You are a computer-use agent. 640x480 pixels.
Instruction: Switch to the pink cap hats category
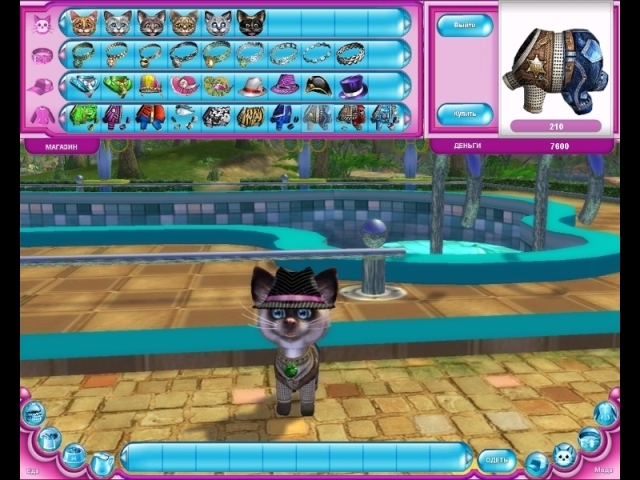(43, 87)
